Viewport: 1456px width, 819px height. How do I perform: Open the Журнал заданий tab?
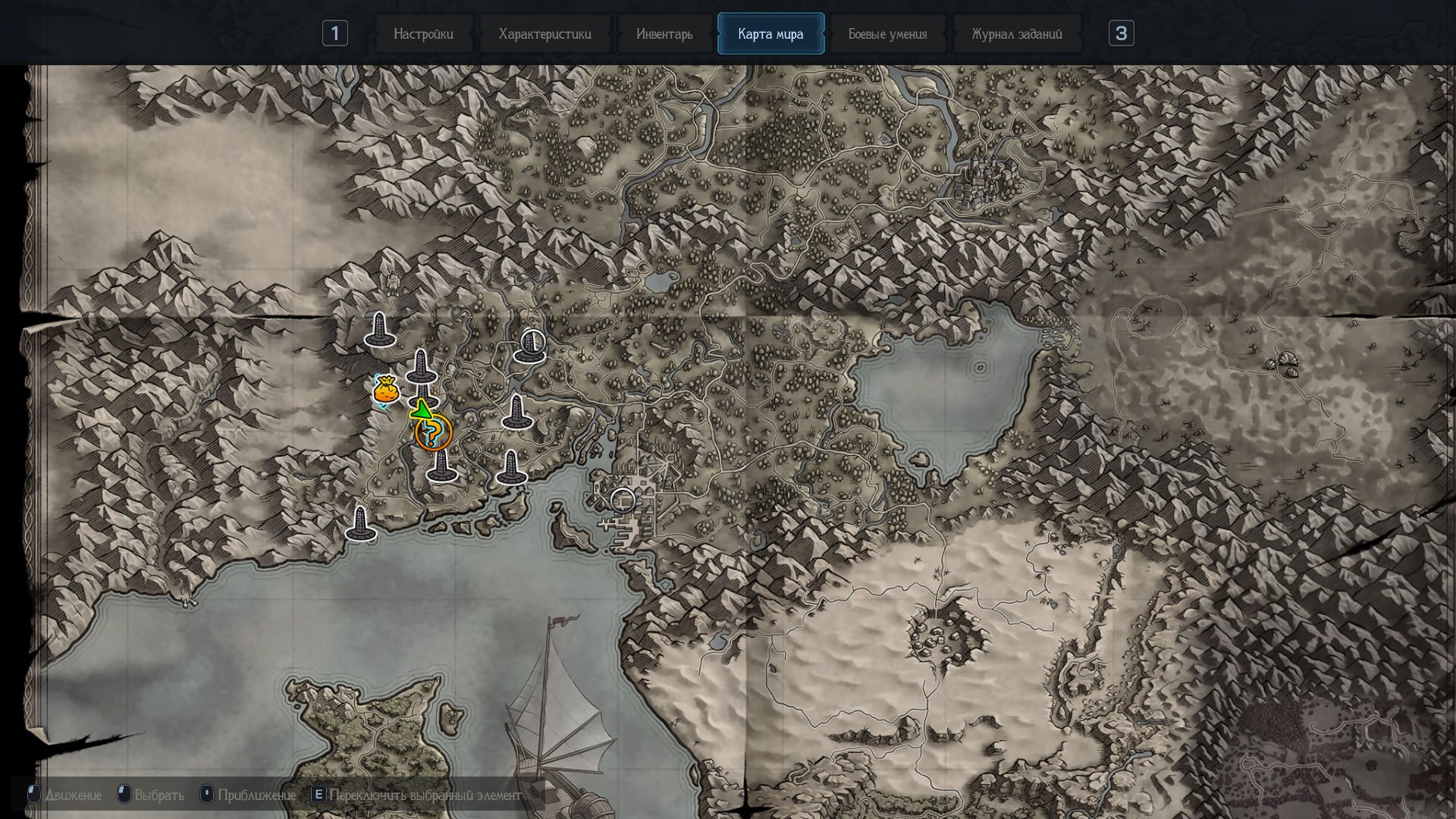pos(1016,34)
